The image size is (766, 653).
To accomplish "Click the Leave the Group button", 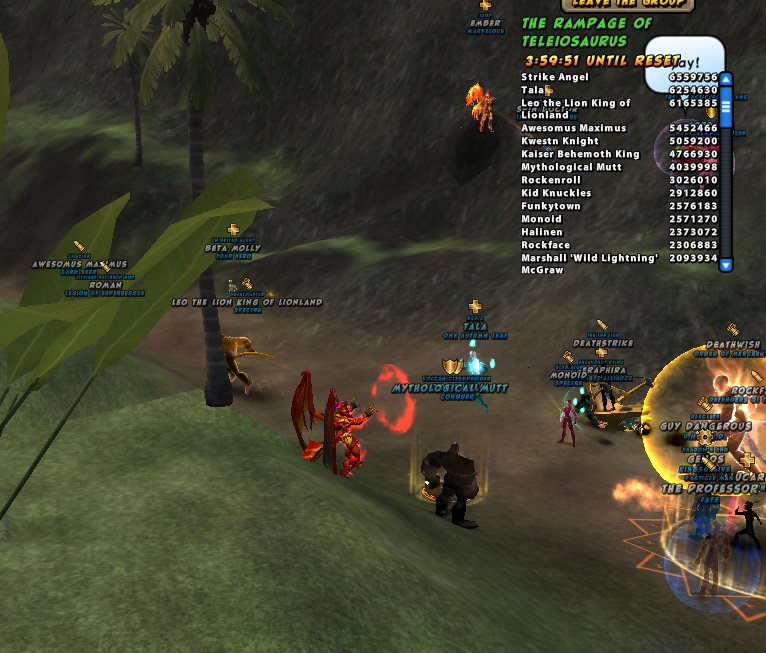I will 627,4.
